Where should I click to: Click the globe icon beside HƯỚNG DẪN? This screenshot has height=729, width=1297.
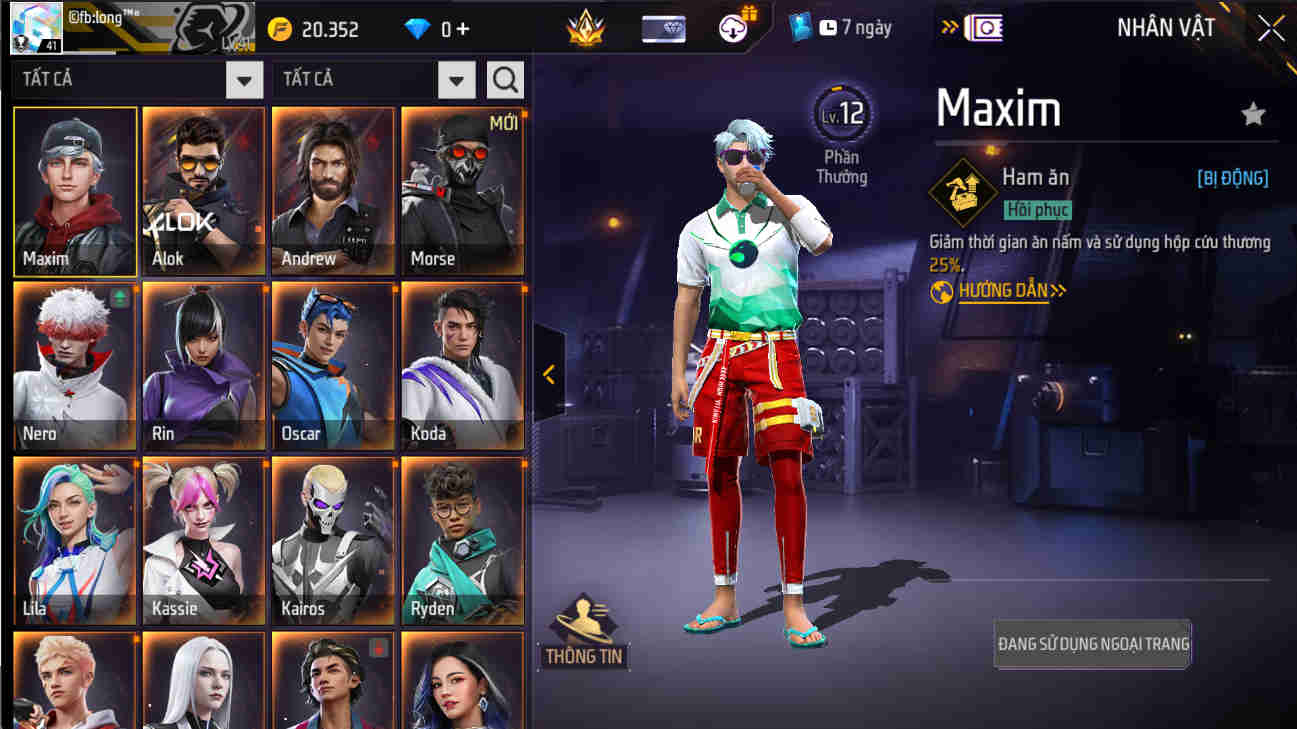tap(941, 291)
